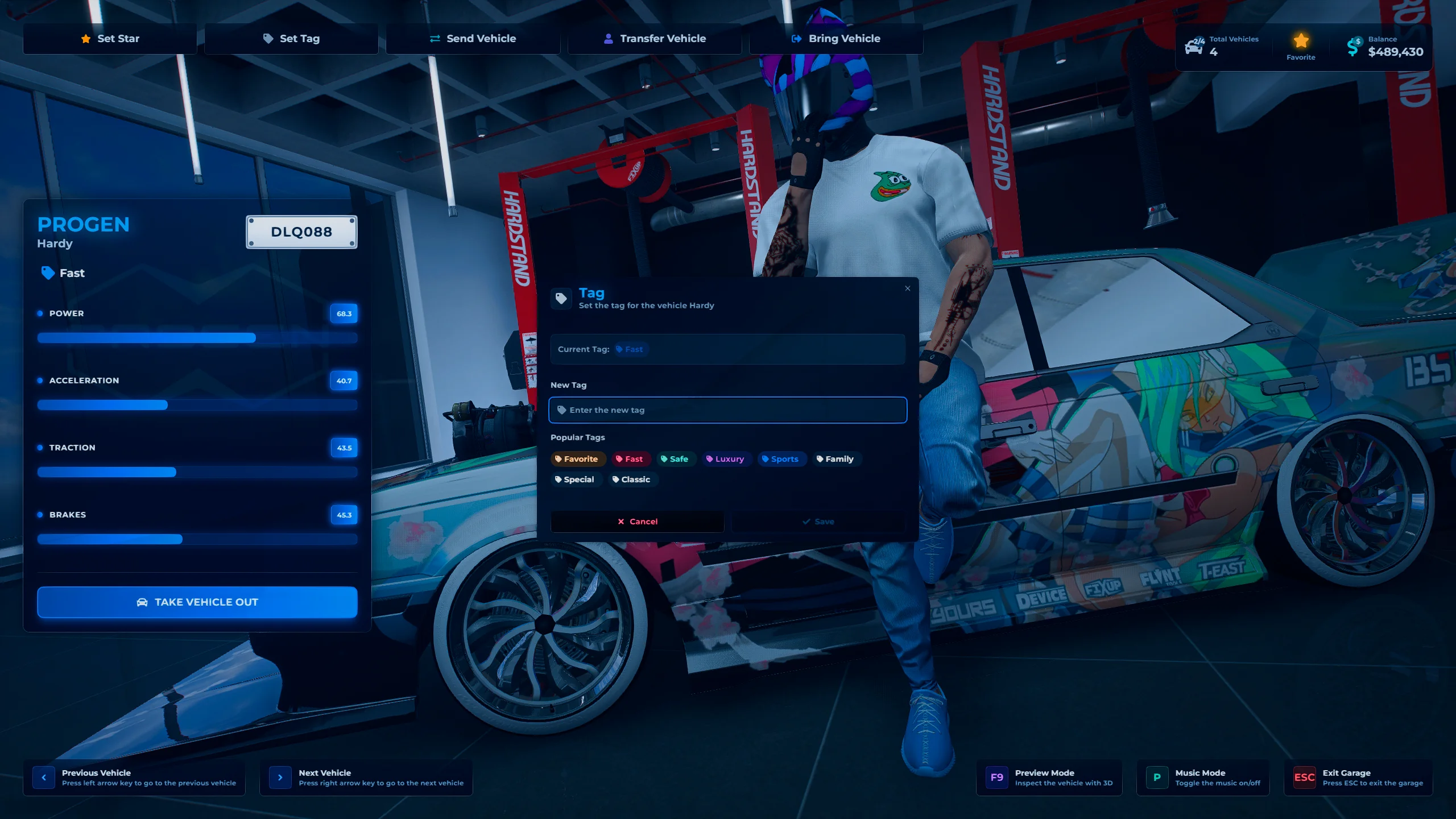This screenshot has height=819, width=1456.
Task: Show the next vehicle arrow
Action: 280,777
